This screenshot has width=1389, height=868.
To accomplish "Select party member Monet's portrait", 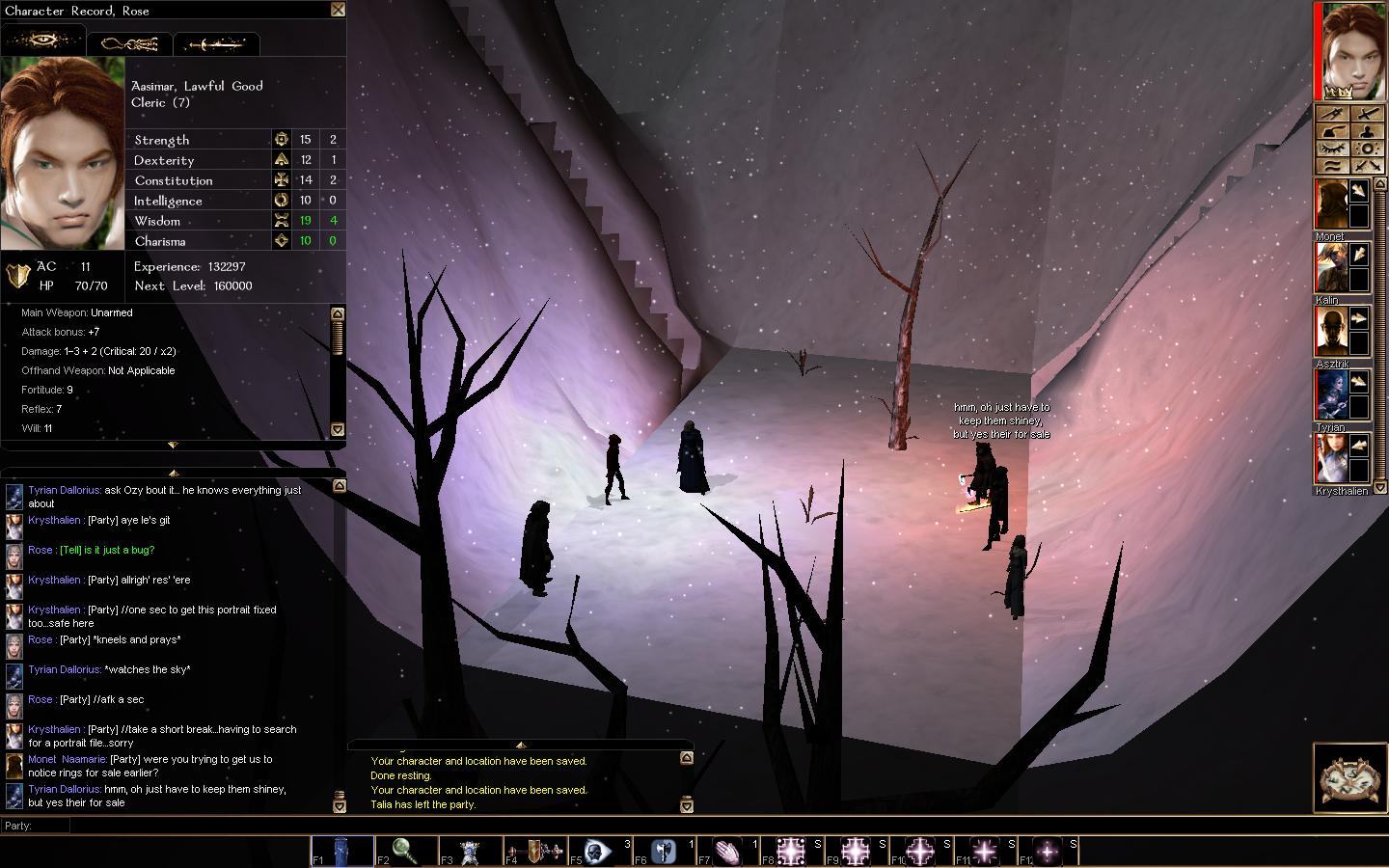I will [1331, 204].
